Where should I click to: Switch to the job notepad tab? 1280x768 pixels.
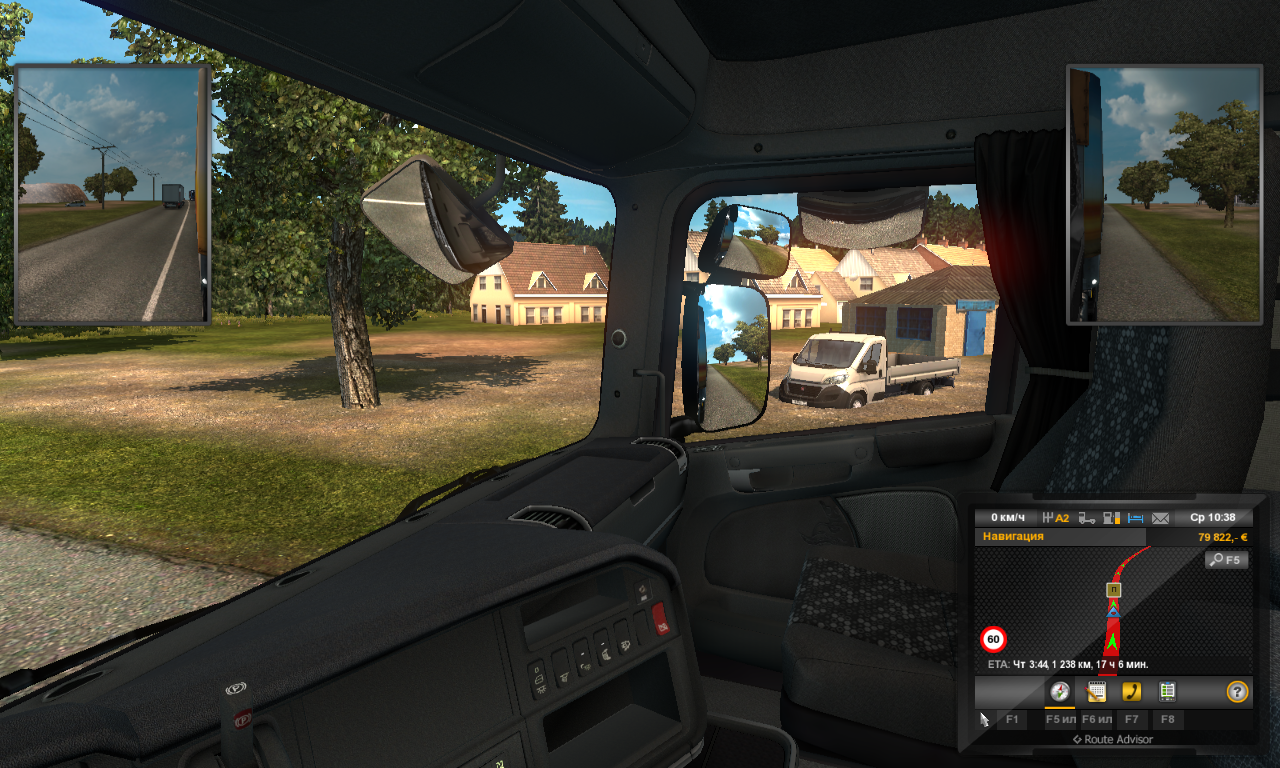pos(1096,691)
